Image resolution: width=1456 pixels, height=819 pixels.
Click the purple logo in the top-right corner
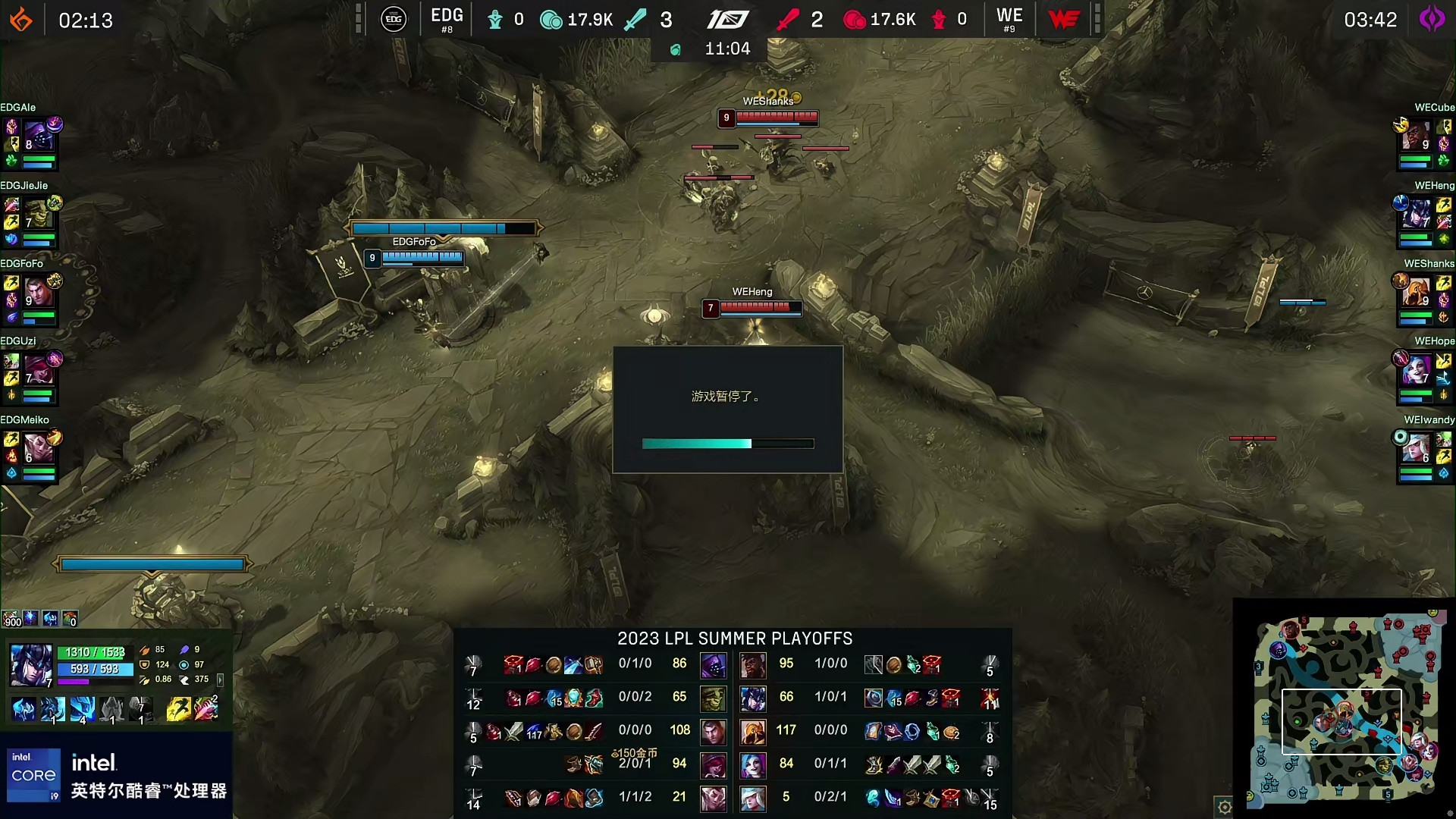tap(1432, 19)
